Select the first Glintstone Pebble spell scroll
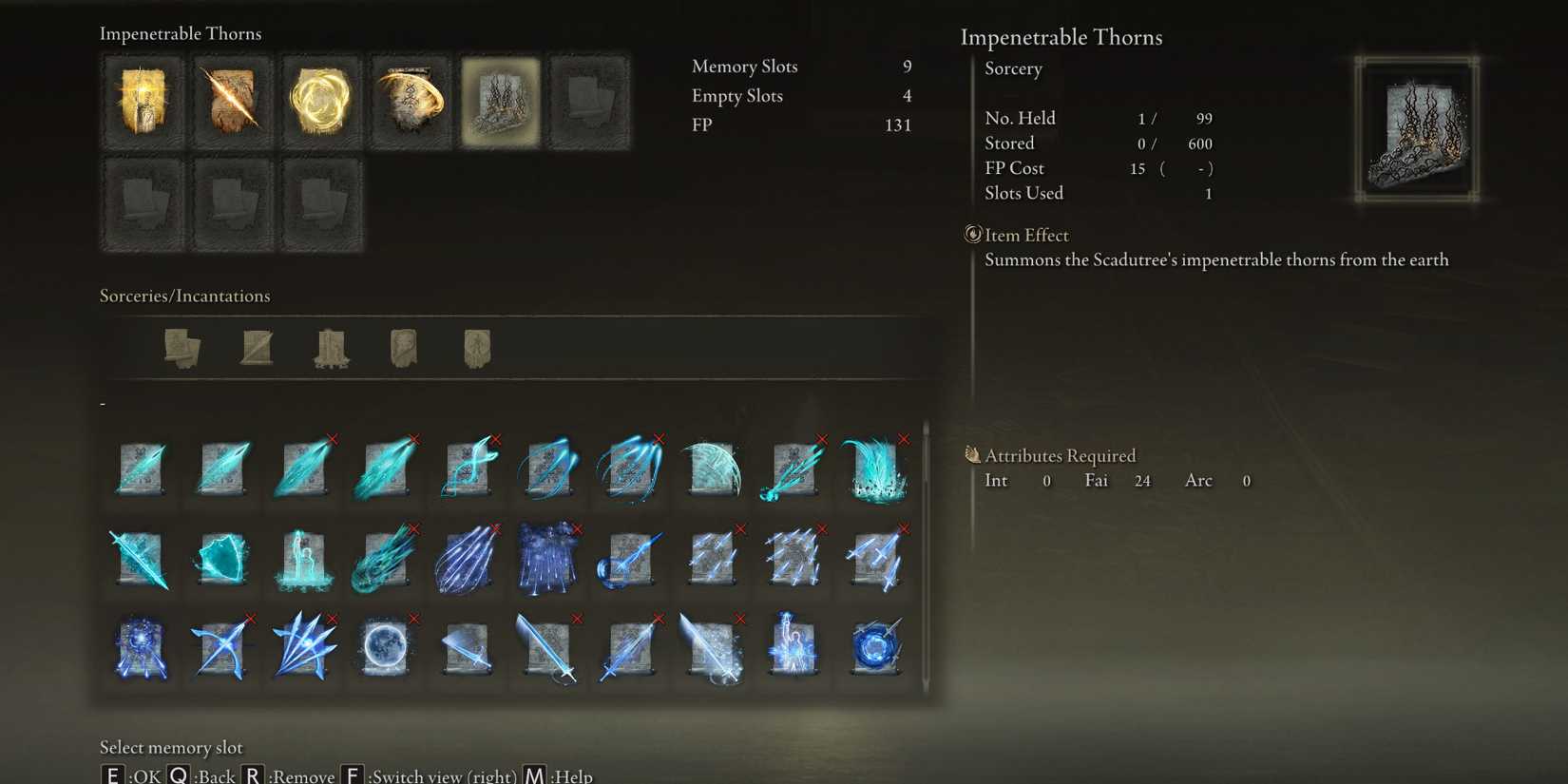This screenshot has height=784, width=1568. tap(142, 466)
